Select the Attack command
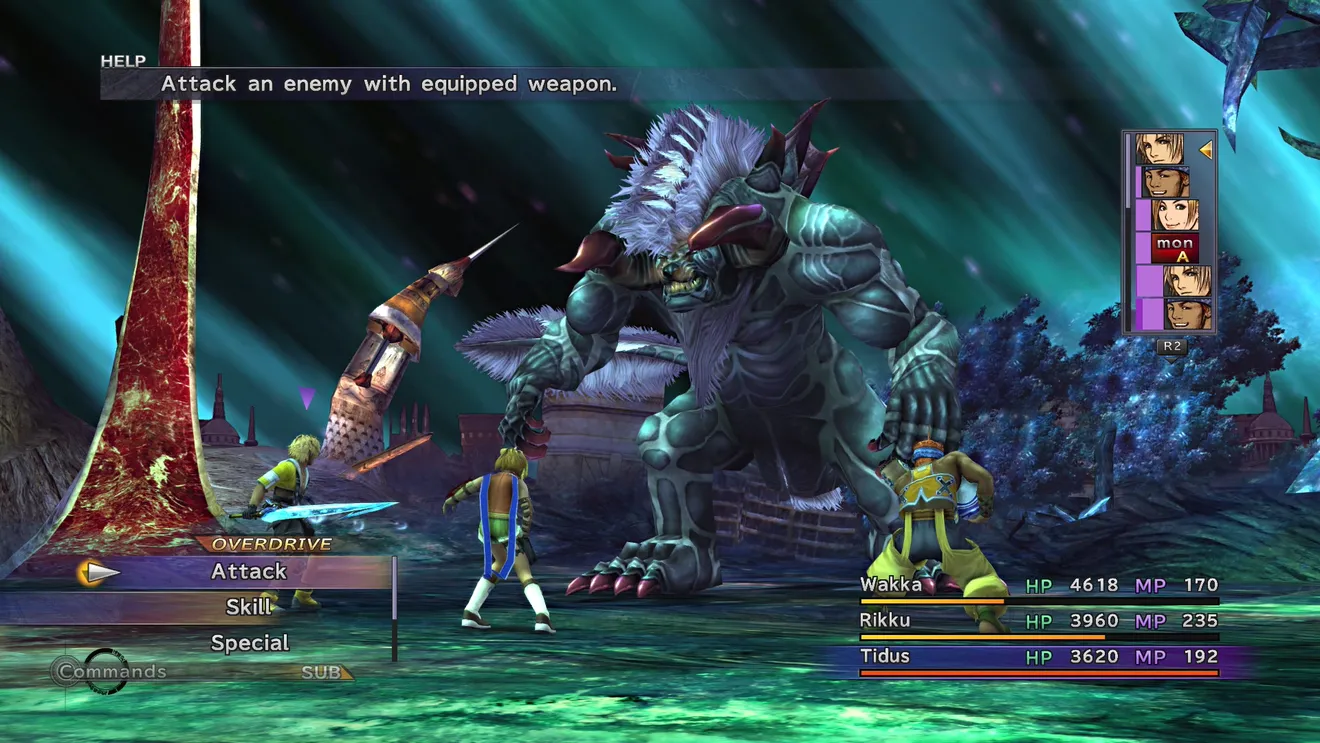Screen dimensions: 1320x743 tap(249, 572)
